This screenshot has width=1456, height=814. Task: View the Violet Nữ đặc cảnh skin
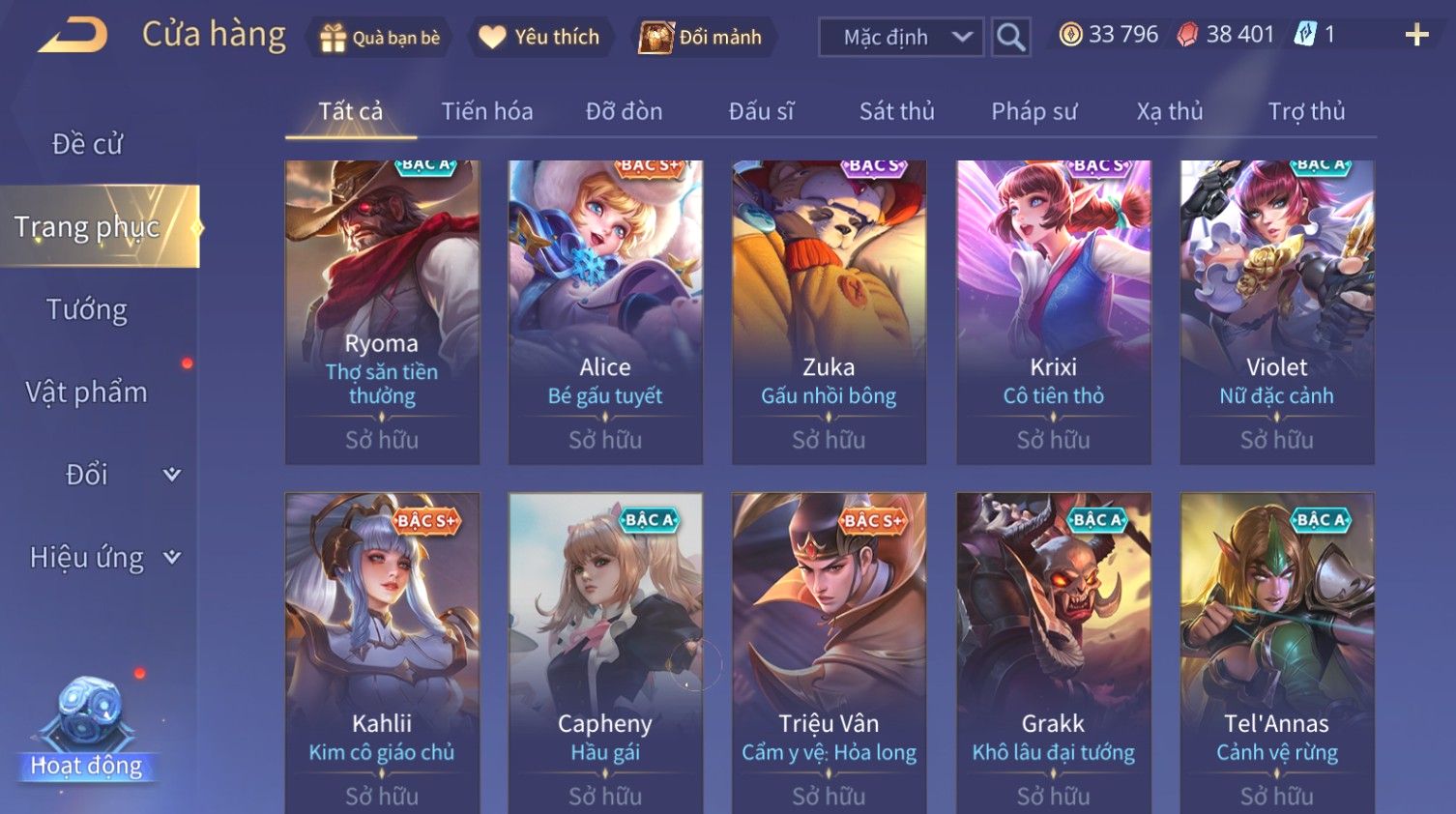pyautogui.click(x=1276, y=311)
